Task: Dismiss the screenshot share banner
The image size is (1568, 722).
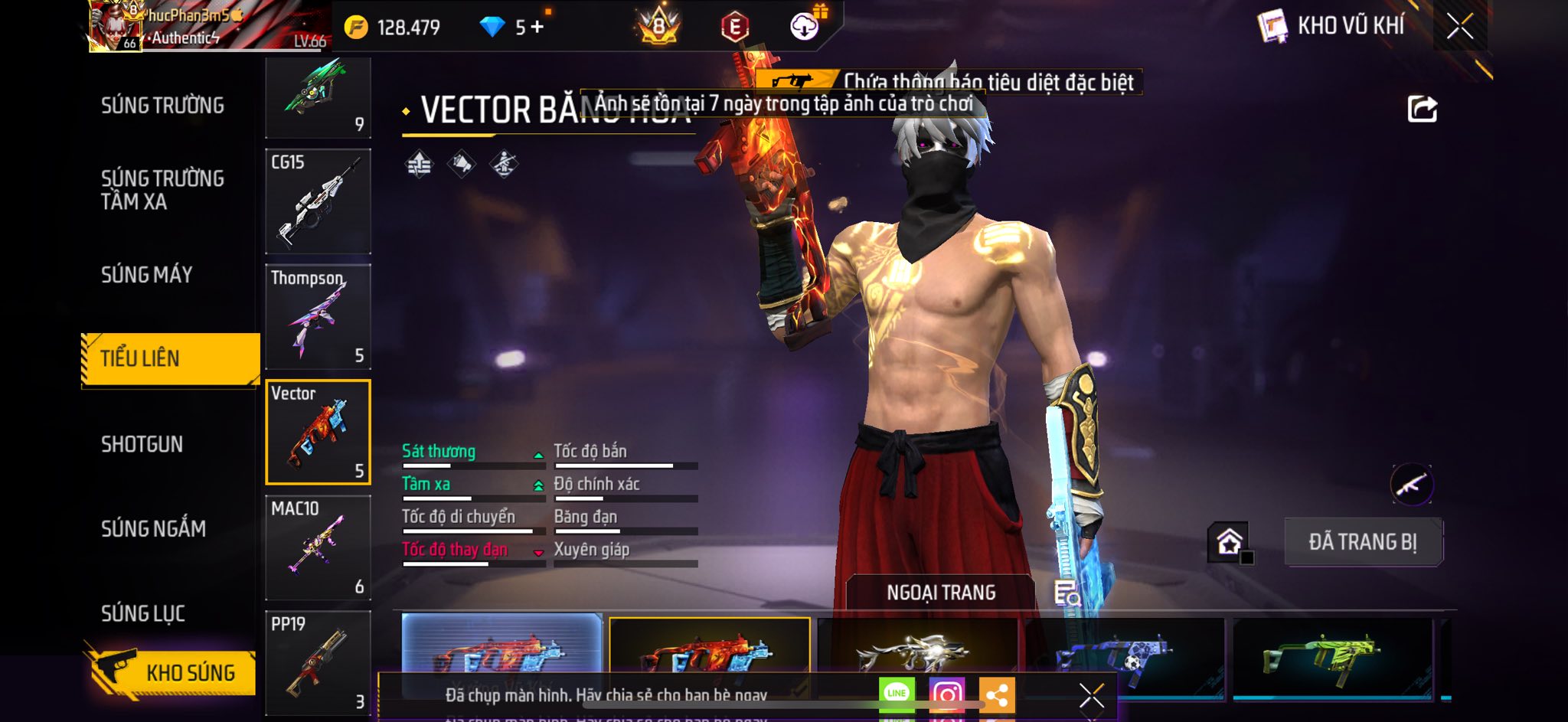Action: 1091,695
